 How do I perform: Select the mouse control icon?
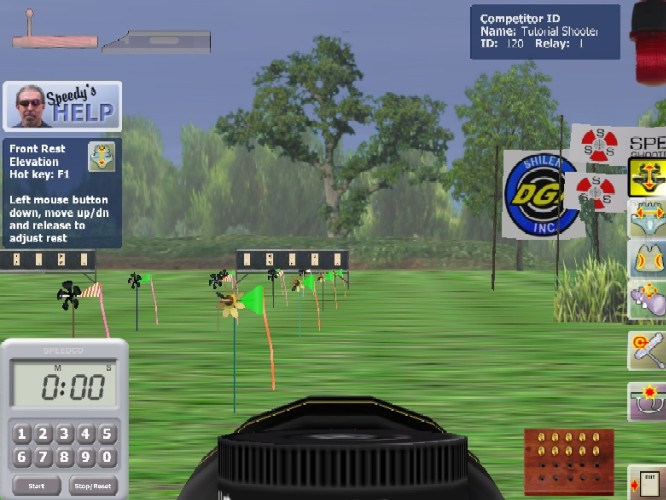tap(646, 299)
